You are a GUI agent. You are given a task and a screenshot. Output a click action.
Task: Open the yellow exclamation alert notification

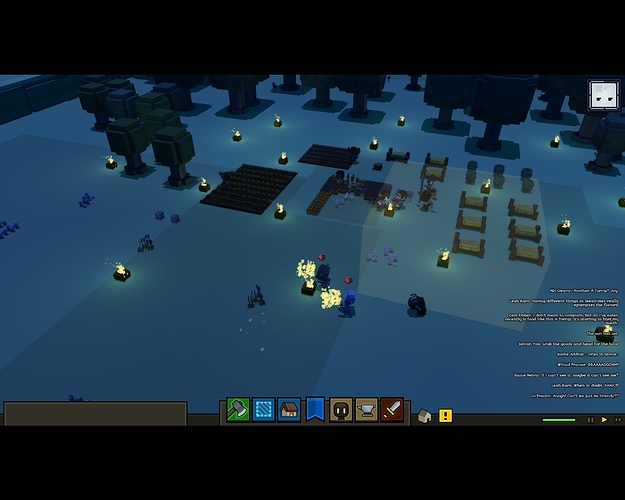pyautogui.click(x=446, y=415)
